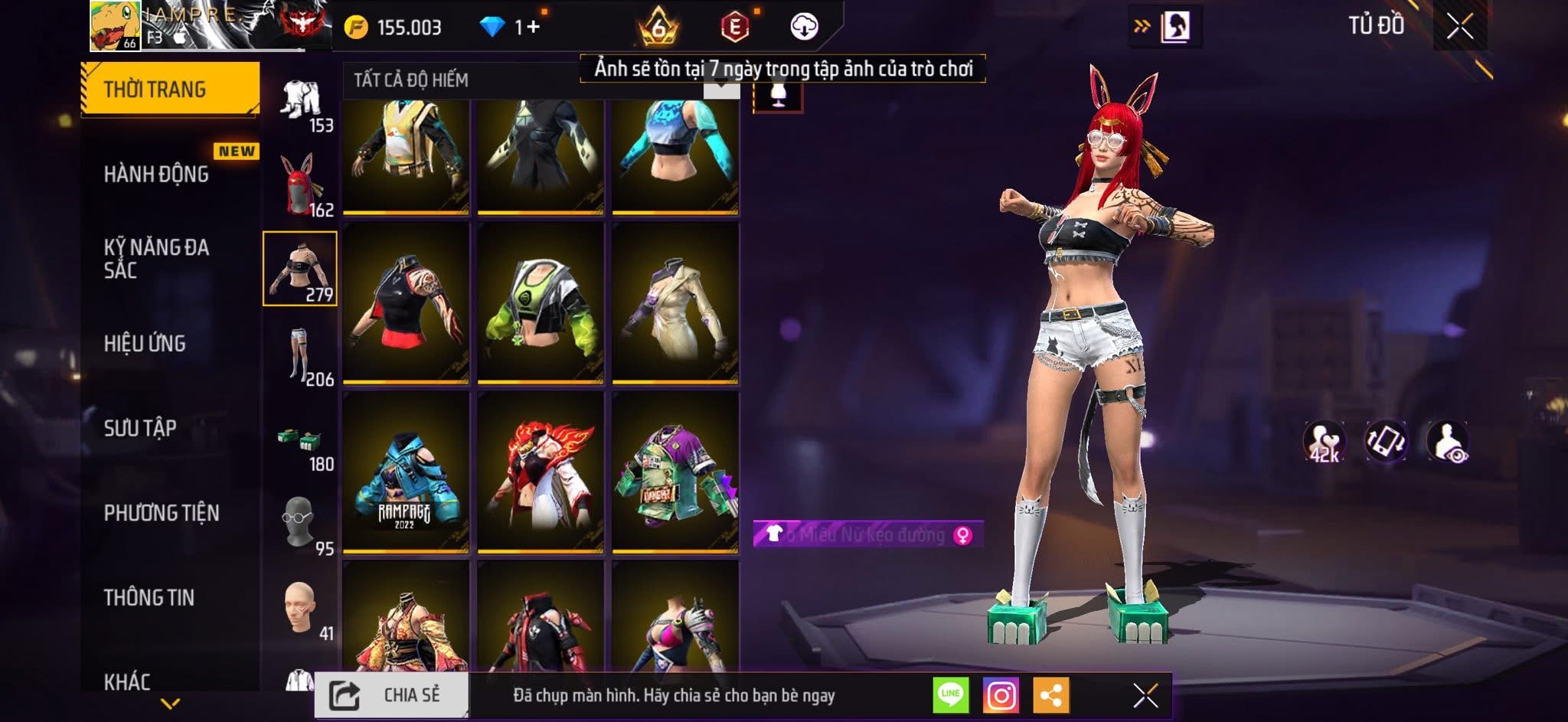Select the face category showing 41
This screenshot has width=1568, height=722.
[300, 610]
